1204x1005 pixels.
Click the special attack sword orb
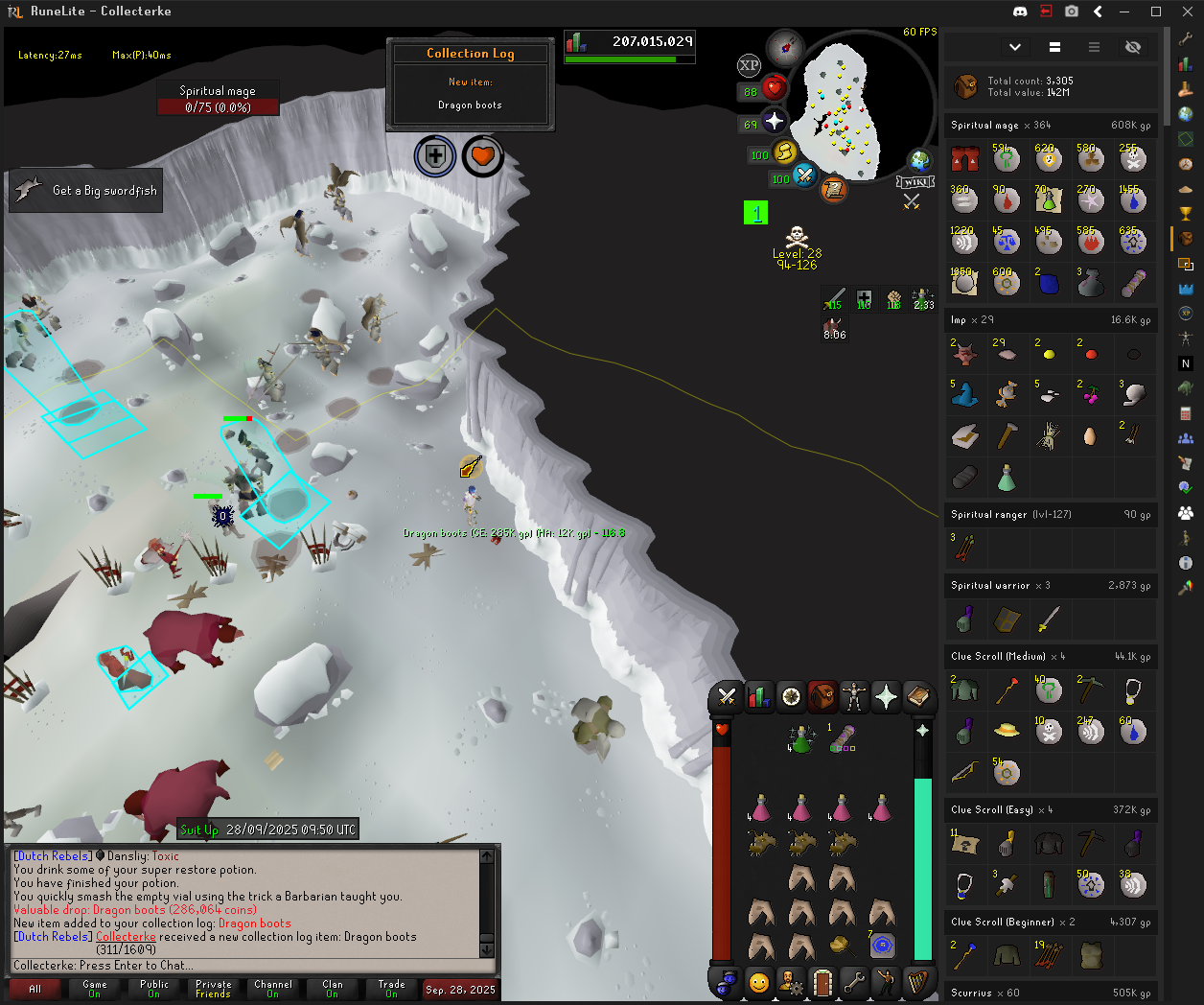(x=804, y=175)
